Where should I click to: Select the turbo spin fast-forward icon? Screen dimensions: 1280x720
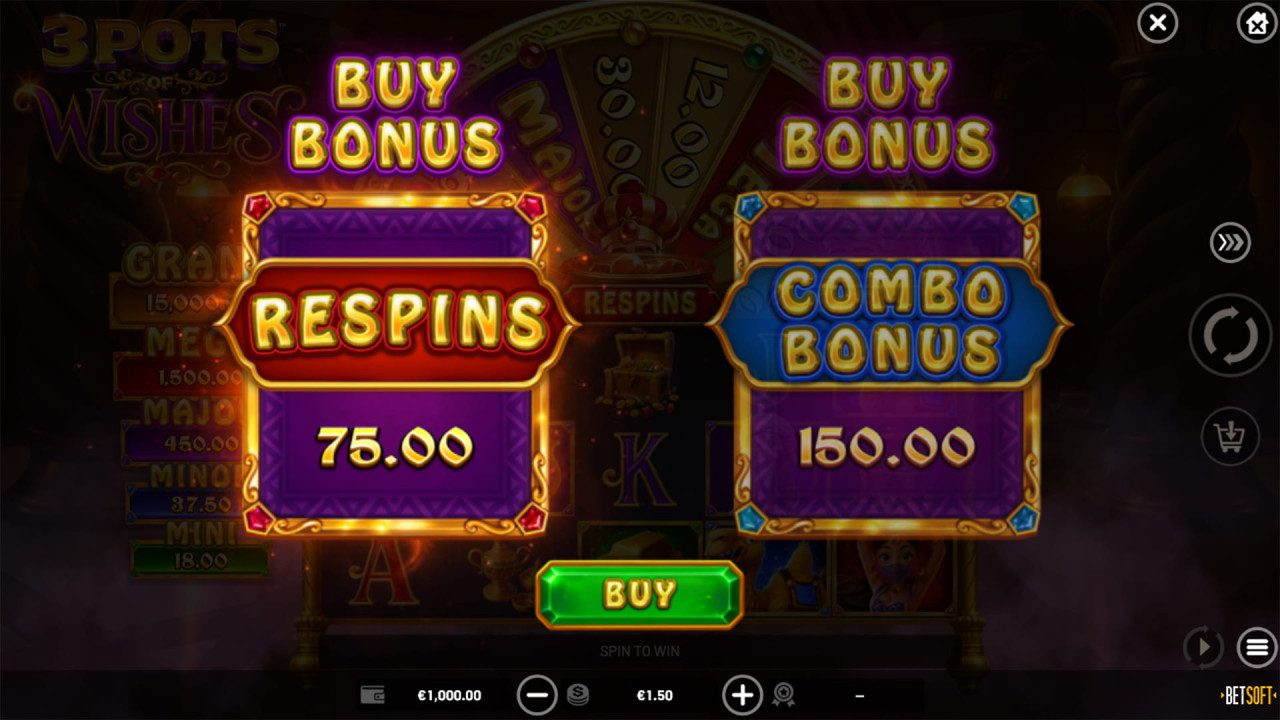point(1229,242)
